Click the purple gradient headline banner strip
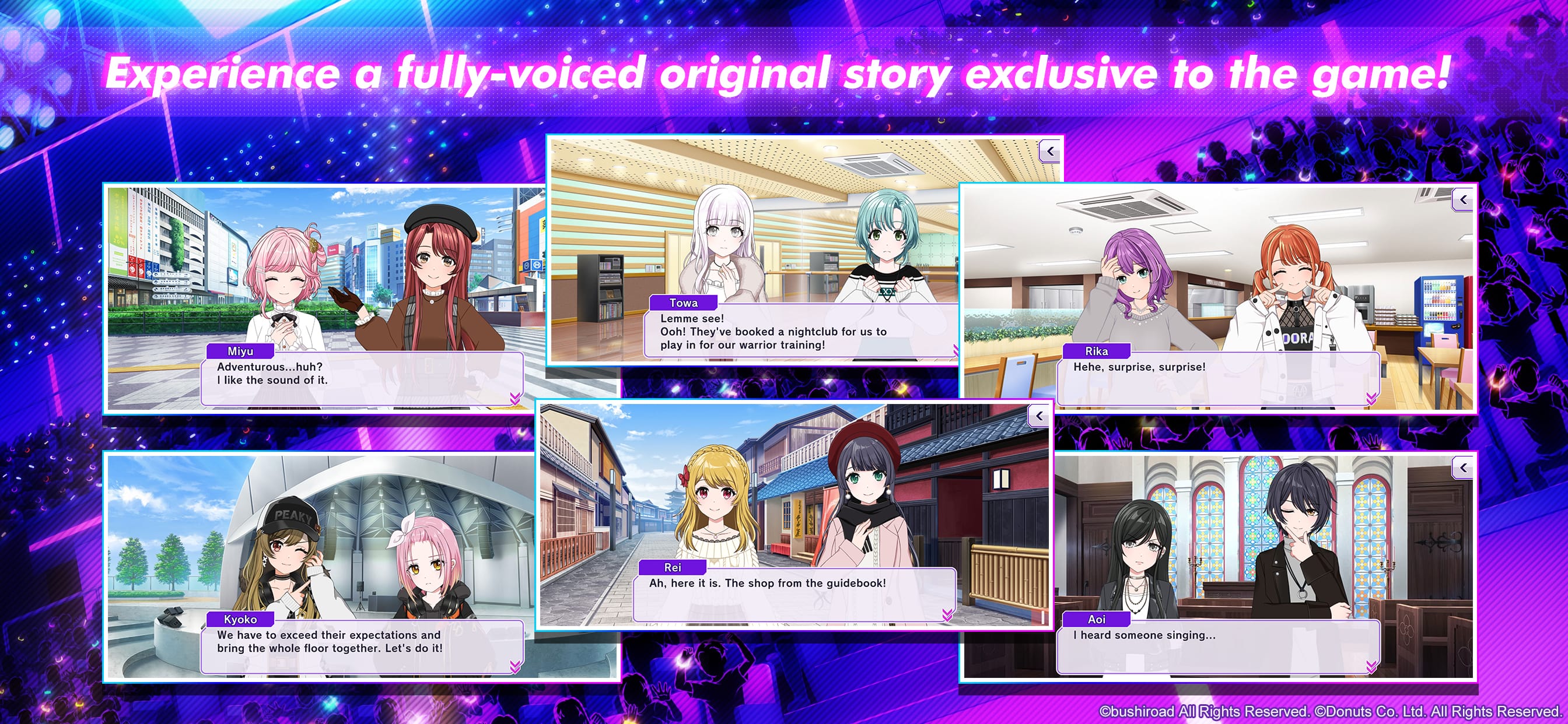This screenshot has height=724, width=1568. [784, 73]
